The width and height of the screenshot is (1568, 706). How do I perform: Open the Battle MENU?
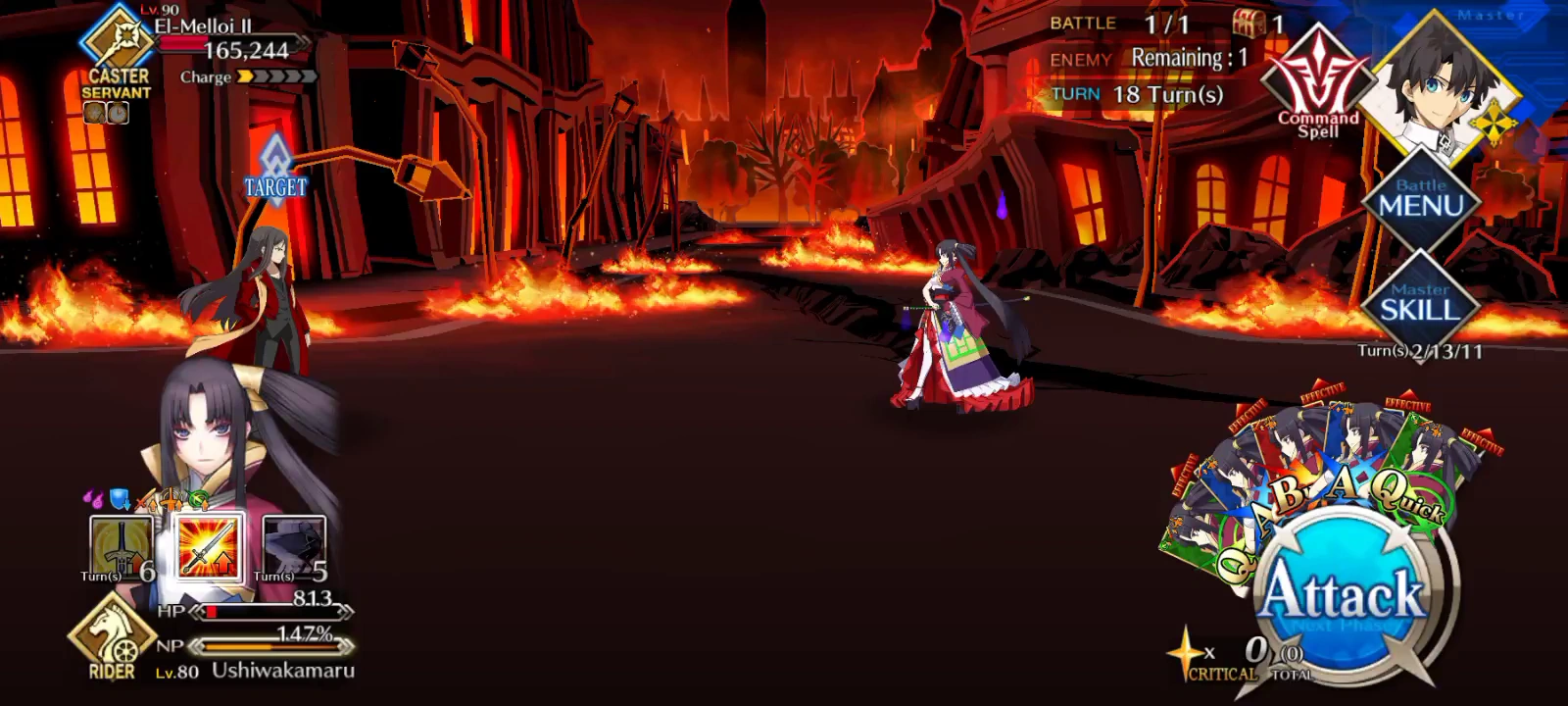[x=1423, y=200]
